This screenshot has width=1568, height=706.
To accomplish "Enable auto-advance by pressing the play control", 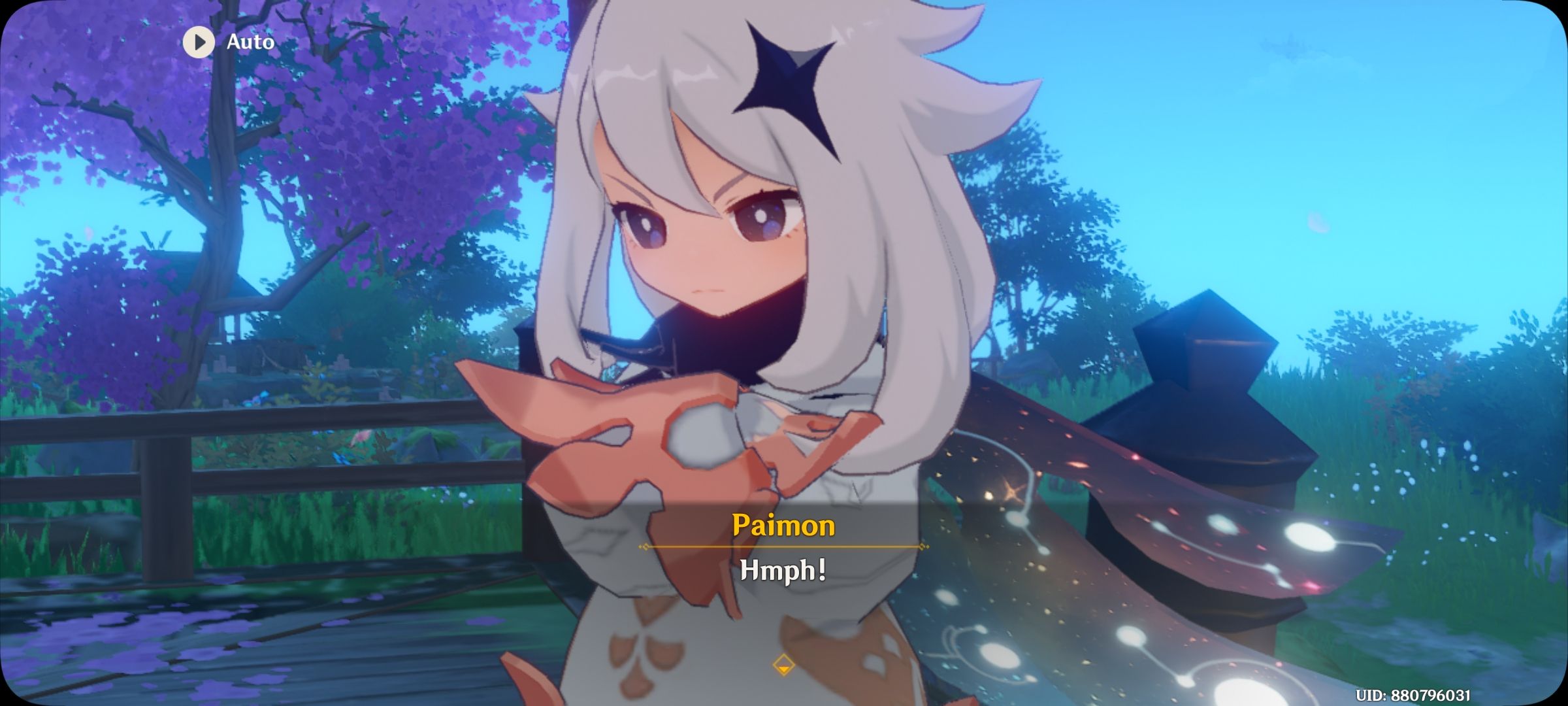I will click(199, 43).
